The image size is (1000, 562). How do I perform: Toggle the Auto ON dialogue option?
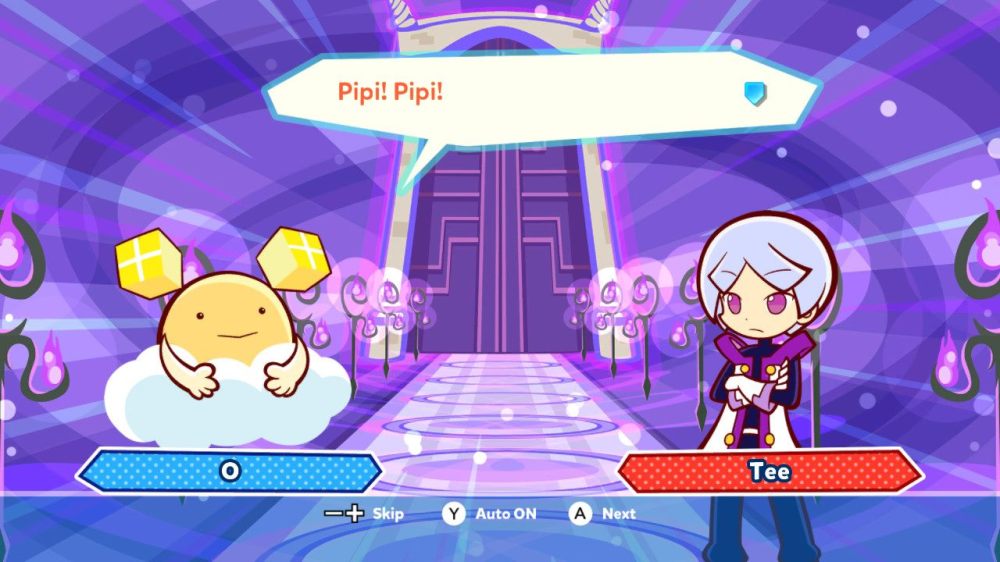pos(491,514)
